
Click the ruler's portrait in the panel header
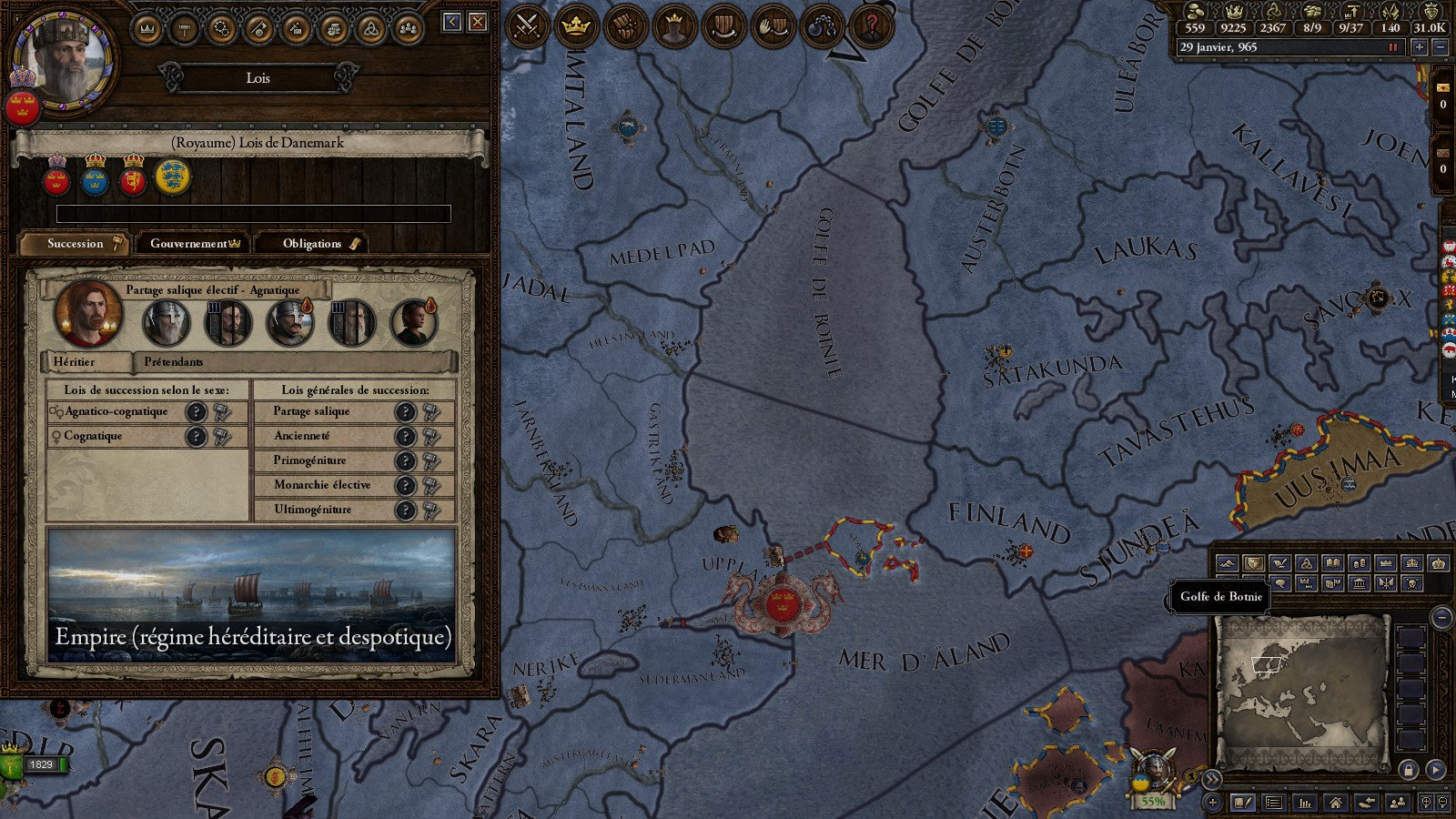point(63,60)
